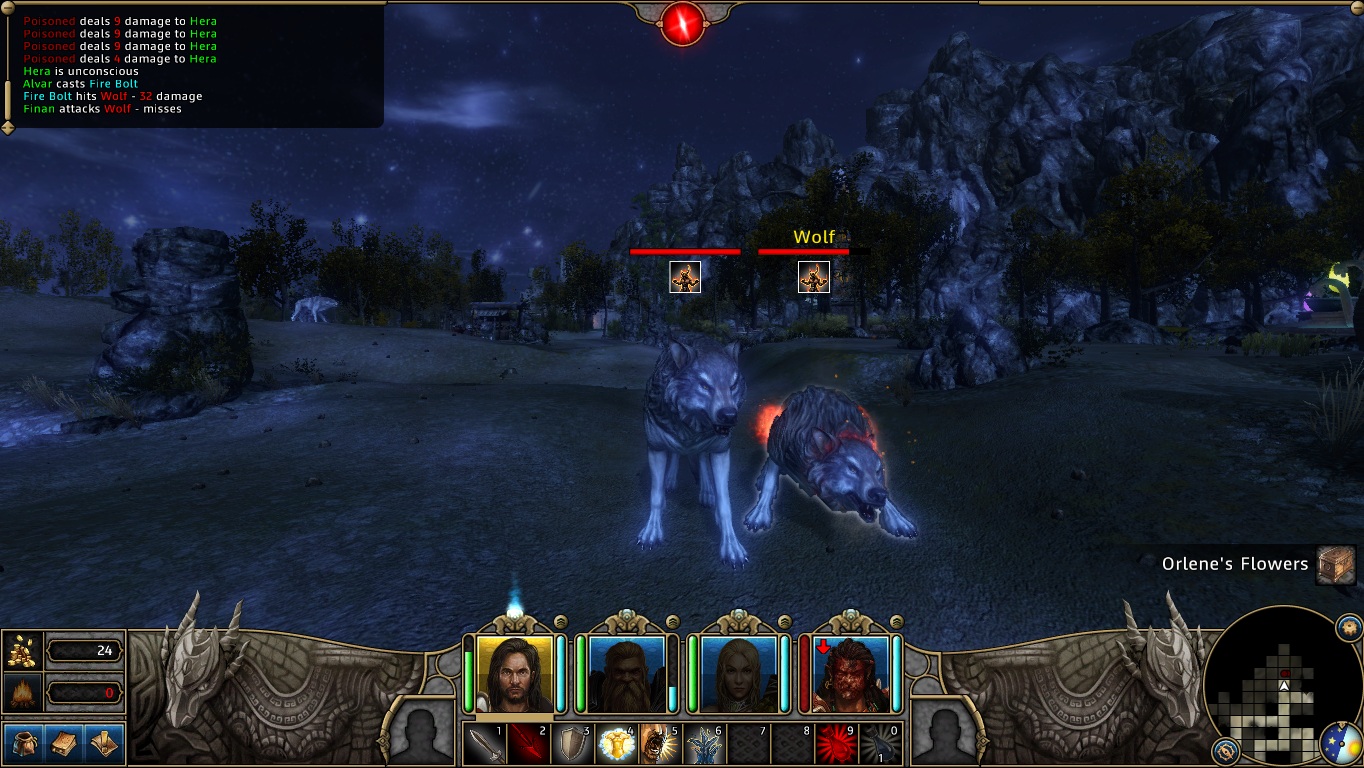Click the campfire rest icon

(x=22, y=692)
